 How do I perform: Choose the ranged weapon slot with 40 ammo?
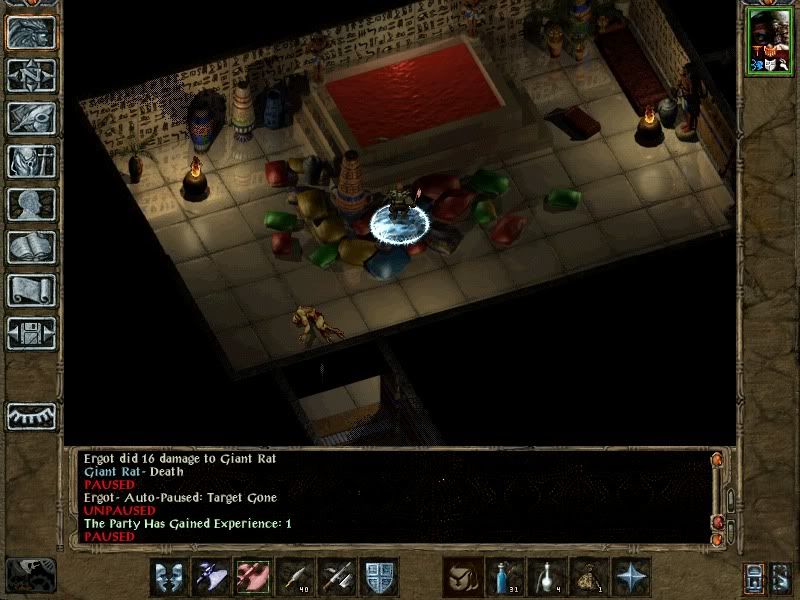click(296, 577)
